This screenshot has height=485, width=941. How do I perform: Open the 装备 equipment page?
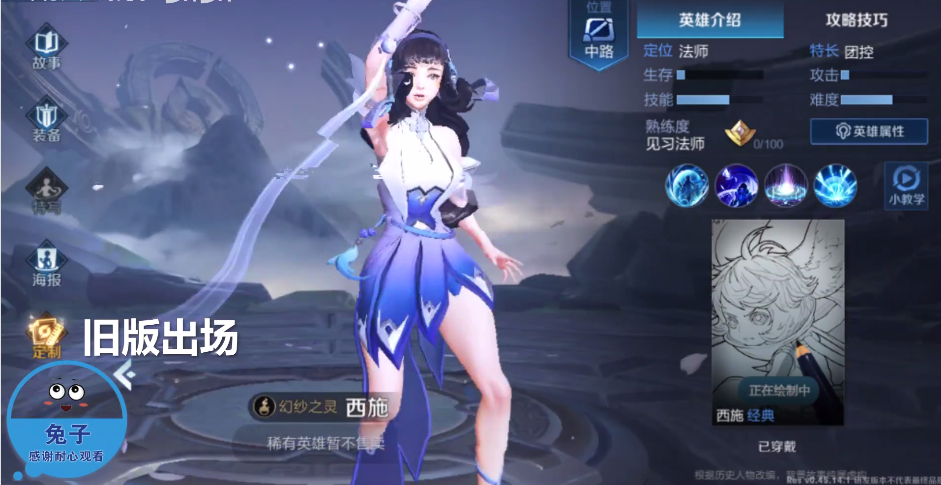click(47, 120)
